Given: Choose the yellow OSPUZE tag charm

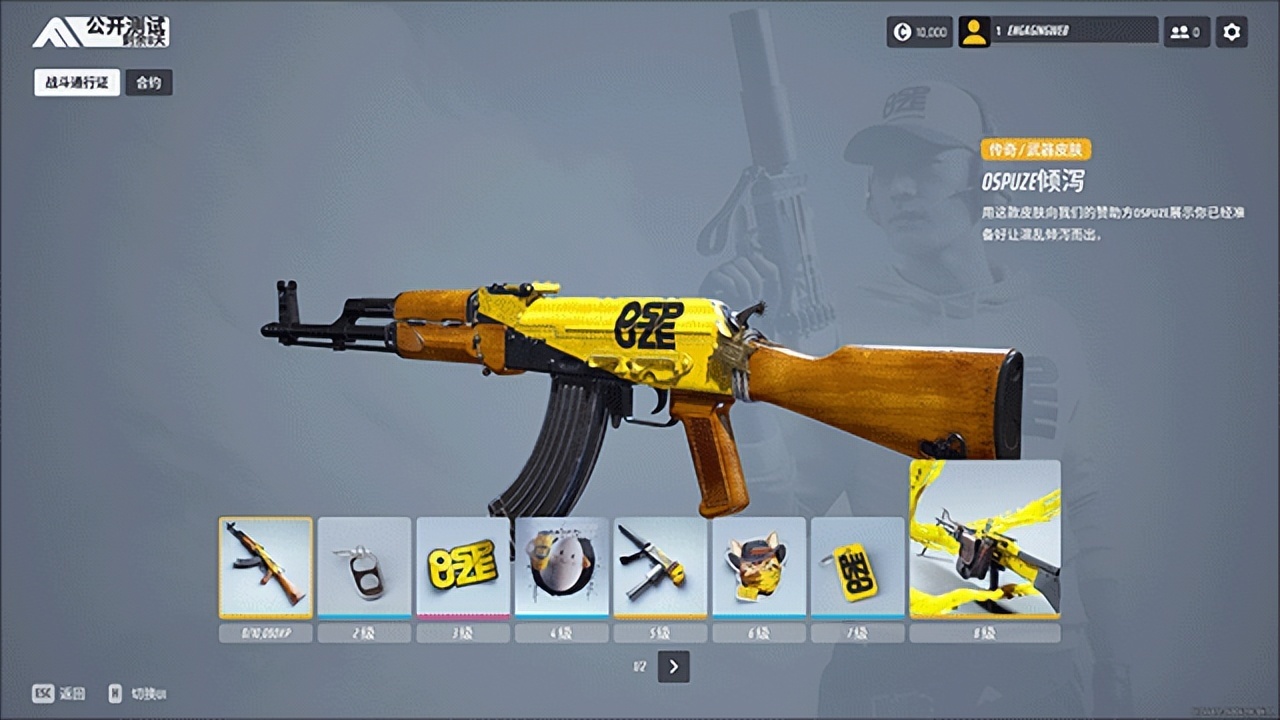Looking at the screenshot, I should pos(857,567).
